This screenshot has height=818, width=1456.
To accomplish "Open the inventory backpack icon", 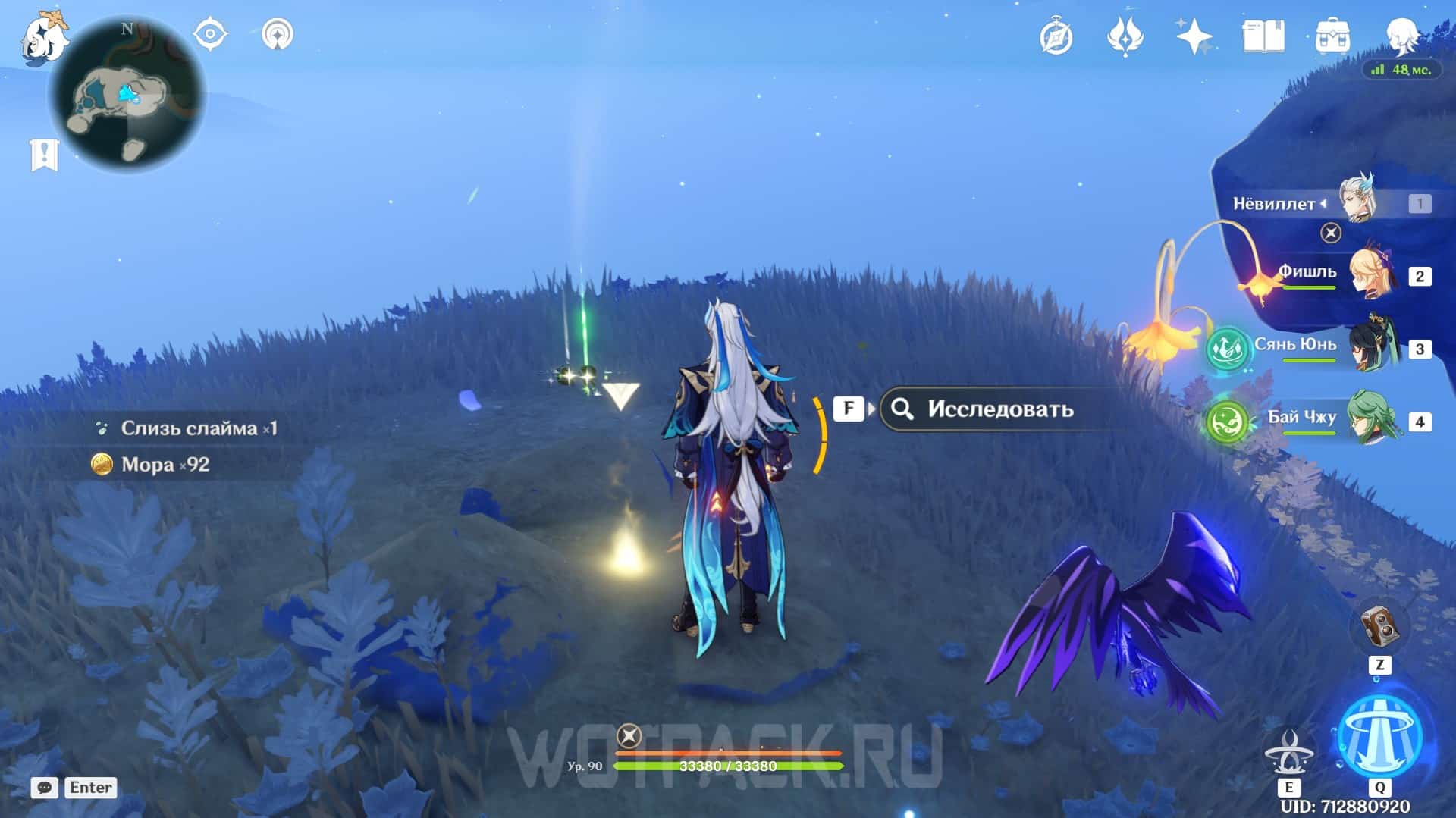I will (1332, 36).
